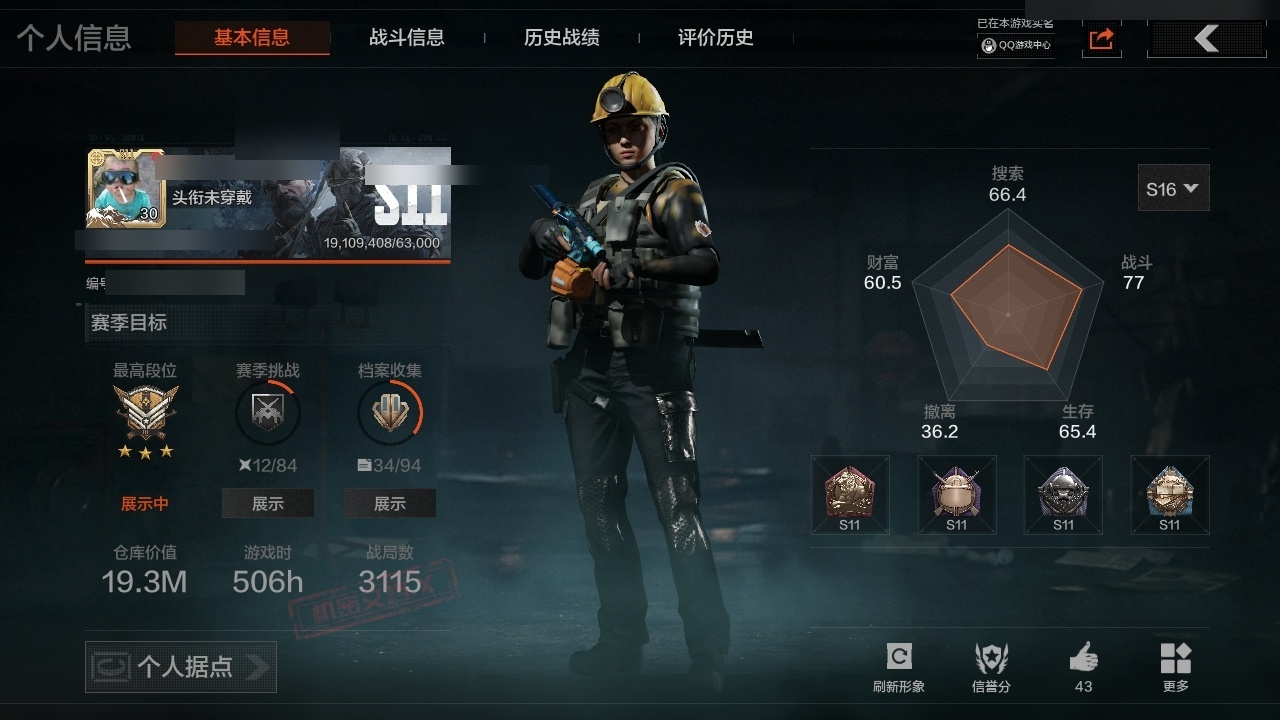Display the 赛季挑战 goal with 展示
The height and width of the screenshot is (720, 1280).
pyautogui.click(x=267, y=504)
